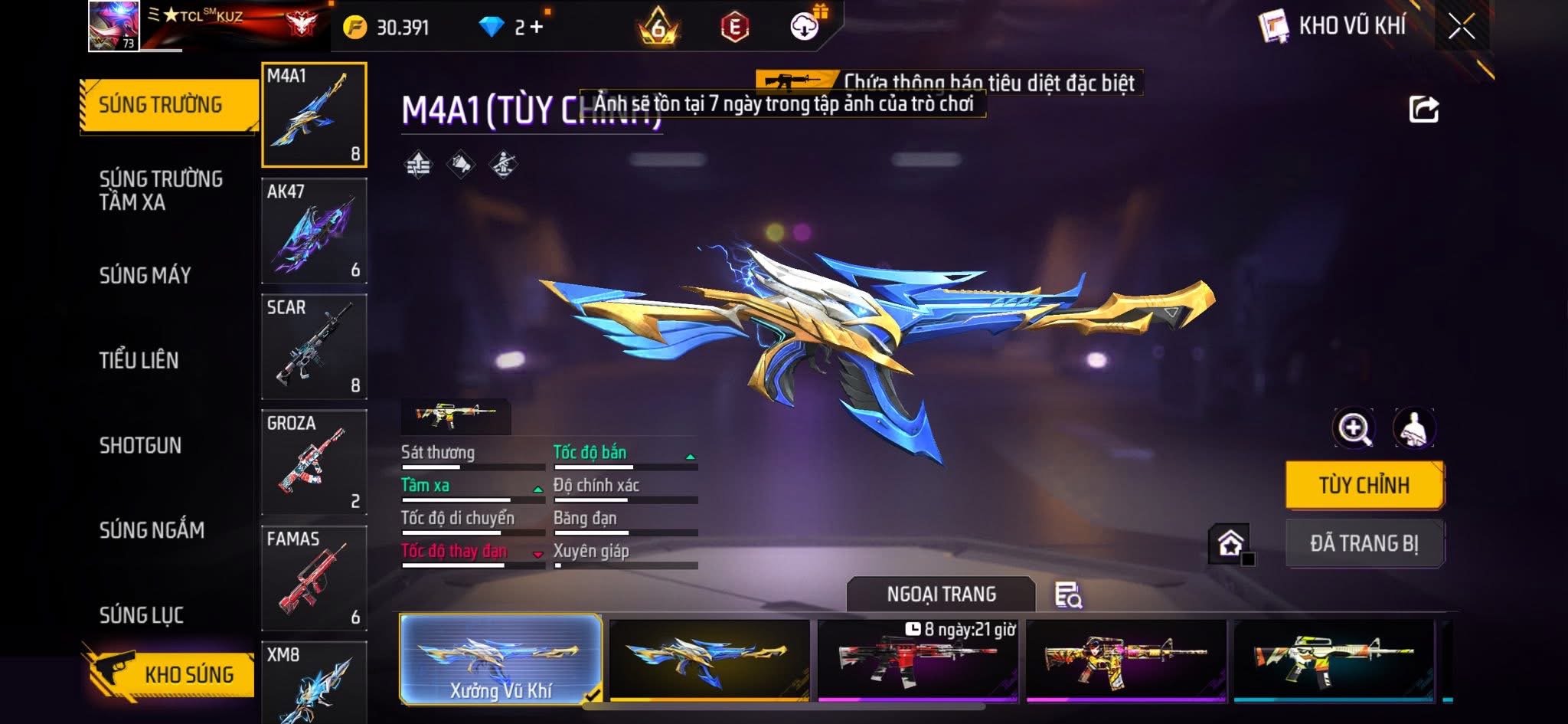Choose the GROZA weapon tile
Screen dimensions: 1568x724
coord(314,462)
